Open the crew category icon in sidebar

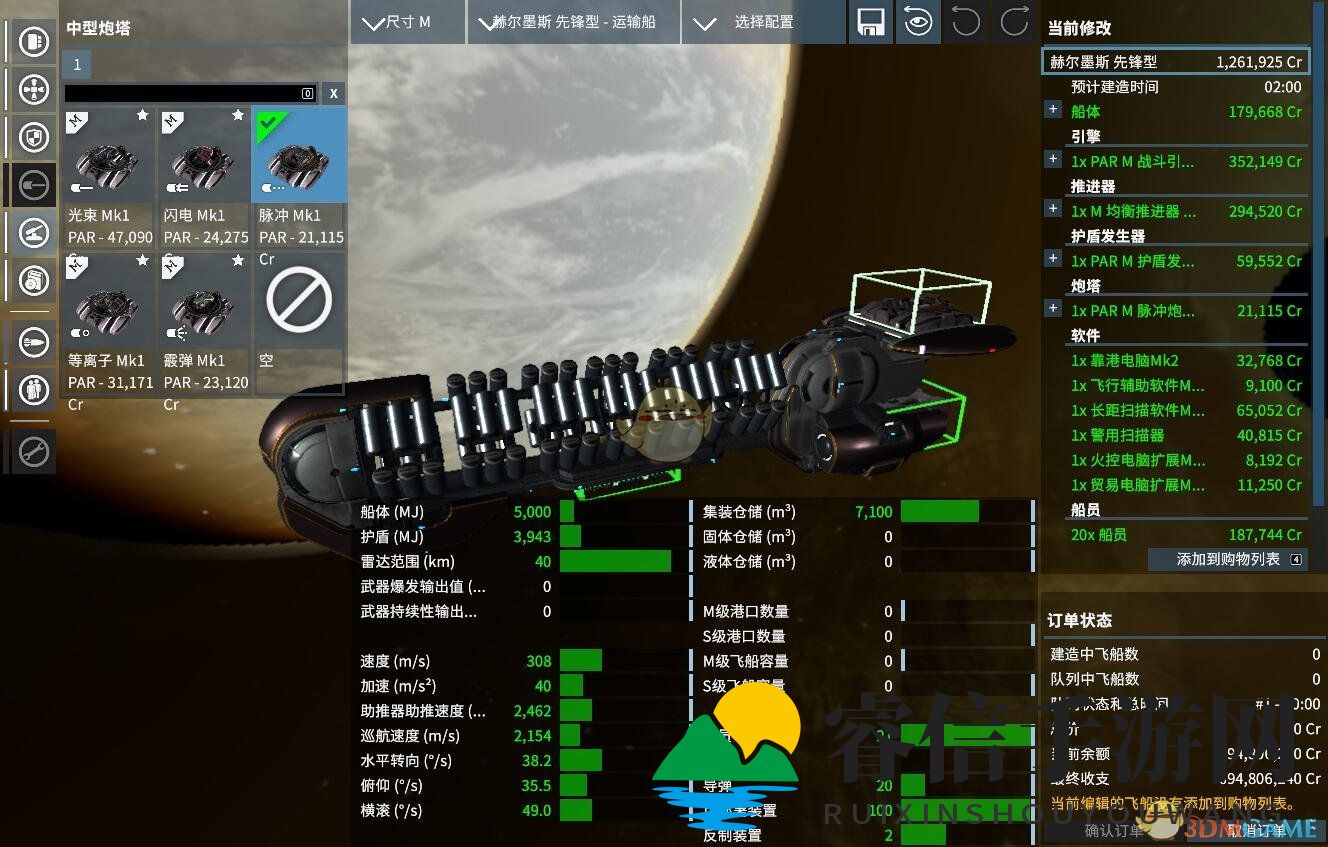34,389
